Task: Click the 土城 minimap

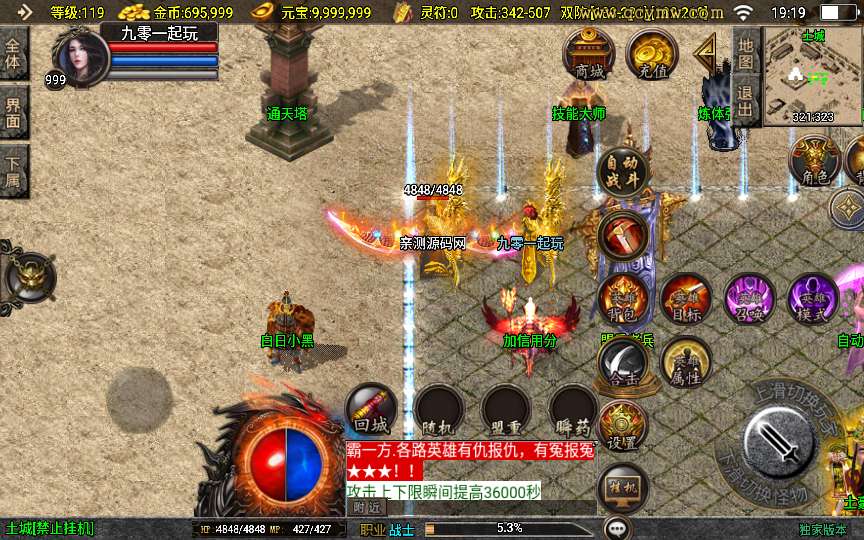Action: (812, 75)
